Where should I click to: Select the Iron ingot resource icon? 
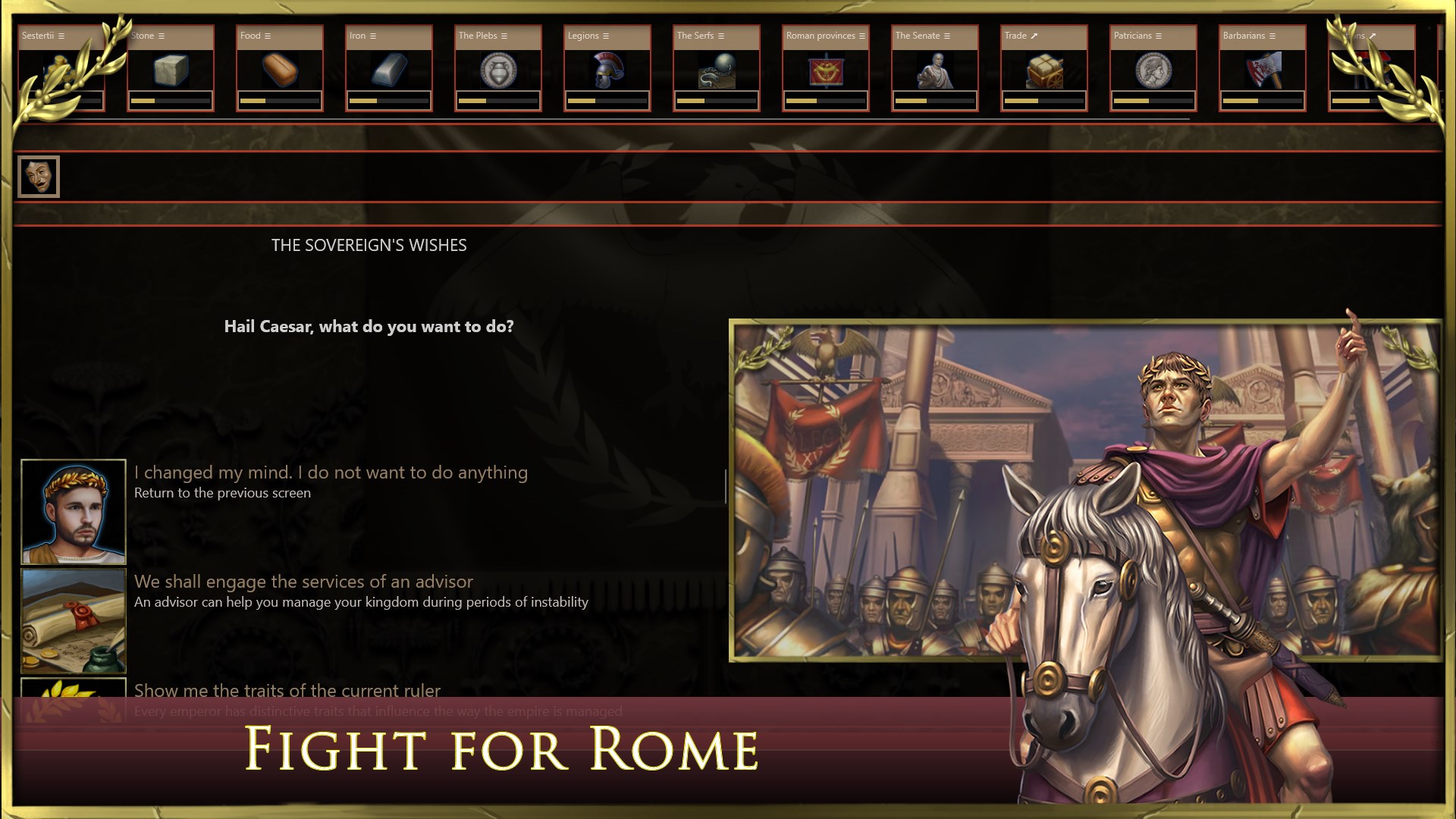point(388,71)
